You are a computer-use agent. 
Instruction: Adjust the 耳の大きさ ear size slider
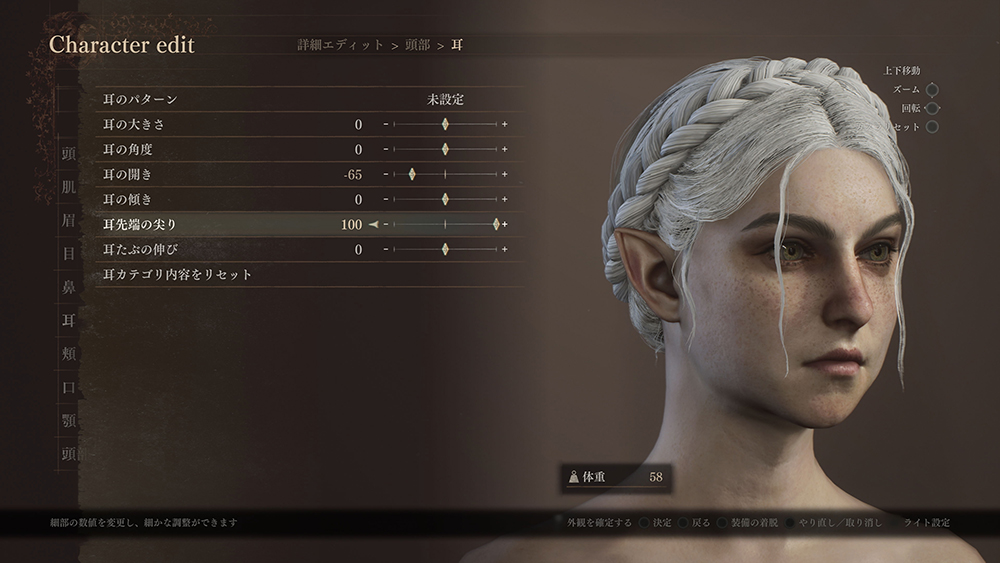pyautogui.click(x=445, y=124)
